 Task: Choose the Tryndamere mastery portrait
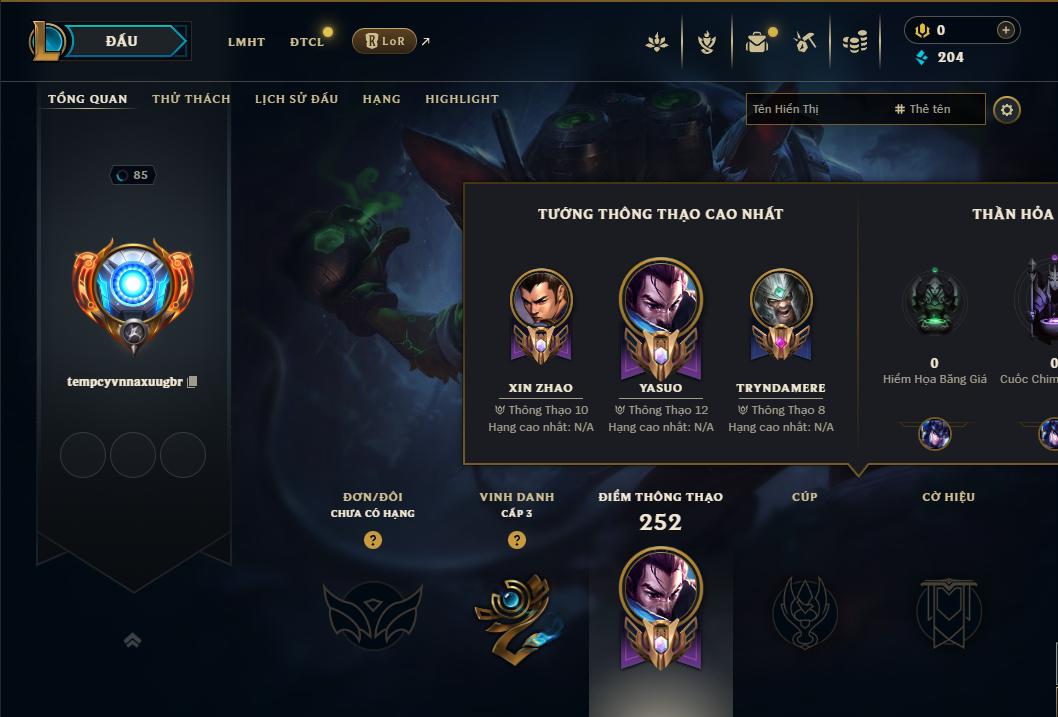click(781, 300)
